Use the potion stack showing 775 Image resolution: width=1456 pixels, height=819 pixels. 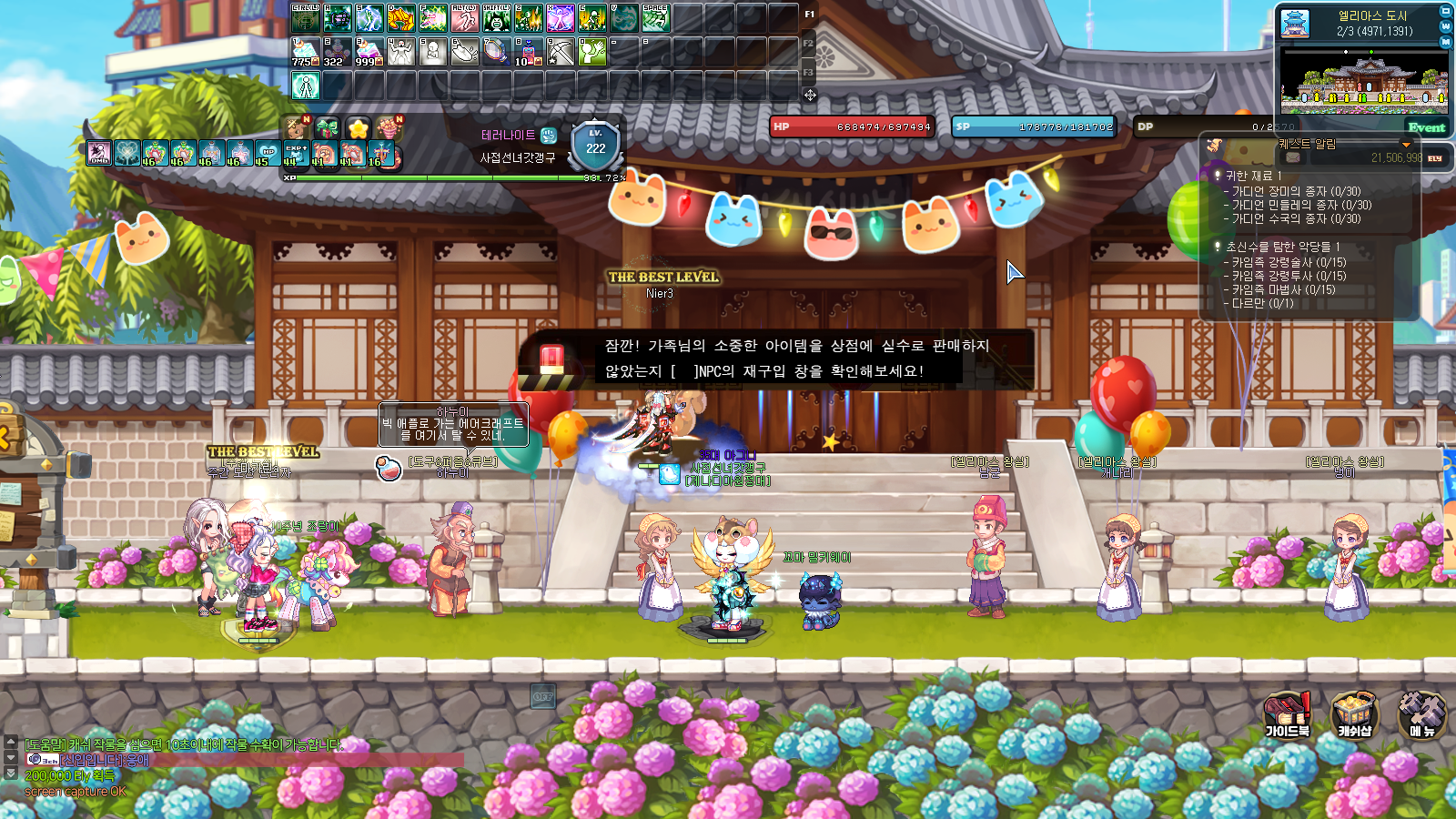point(305,51)
